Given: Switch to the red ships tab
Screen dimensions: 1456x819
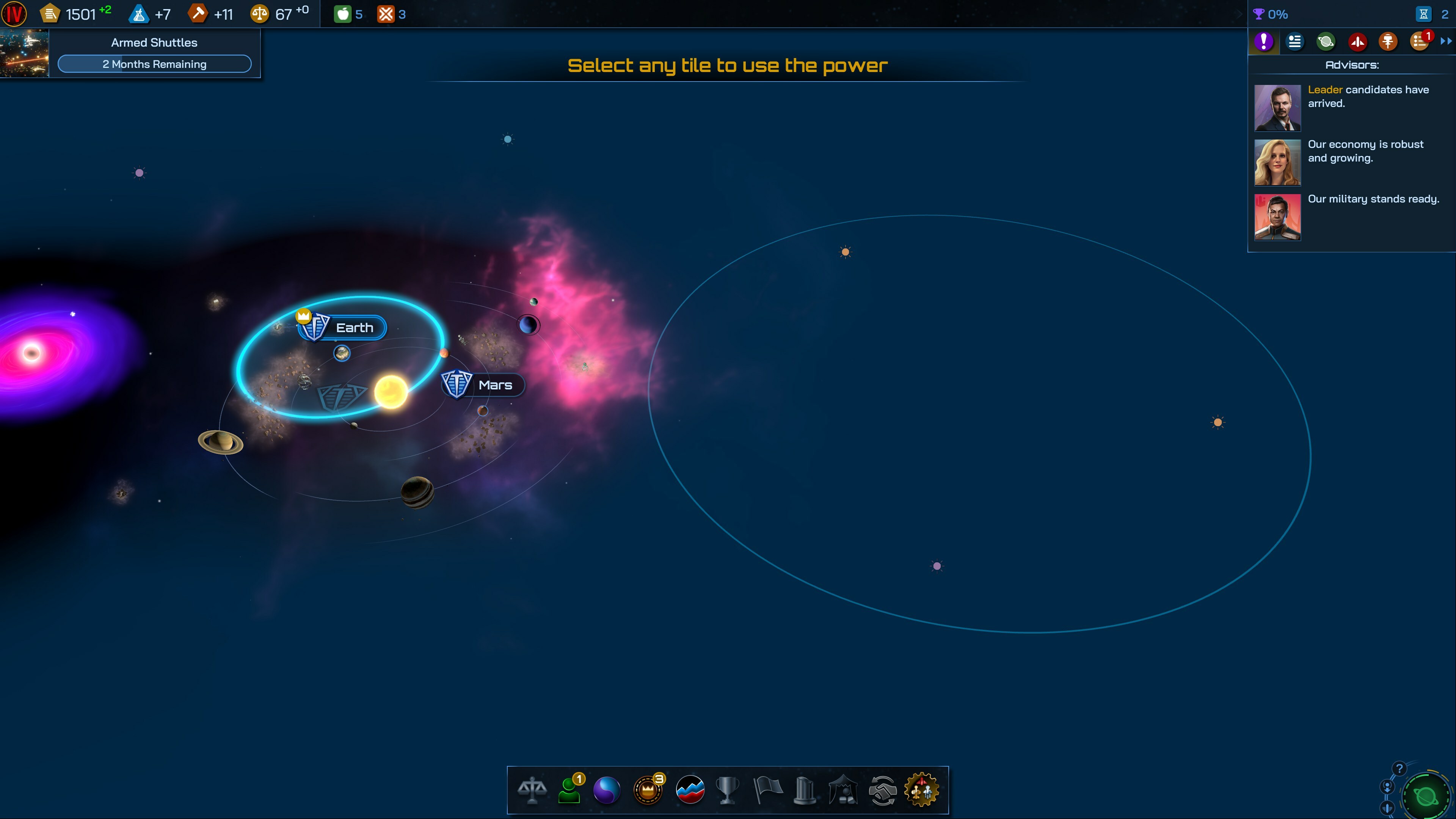Looking at the screenshot, I should (x=1357, y=41).
